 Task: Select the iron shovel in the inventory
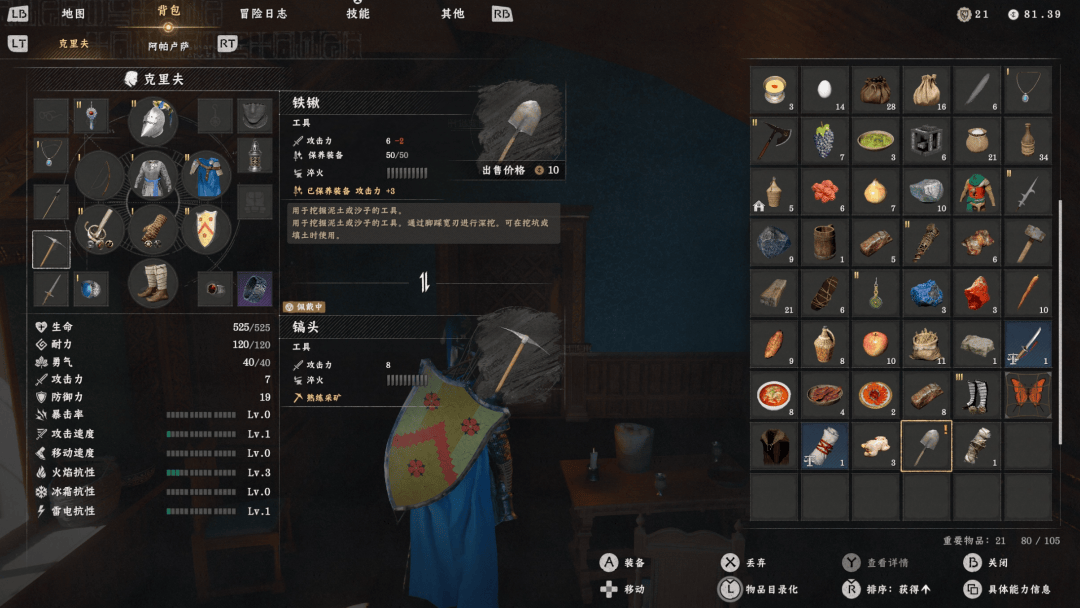[926, 445]
